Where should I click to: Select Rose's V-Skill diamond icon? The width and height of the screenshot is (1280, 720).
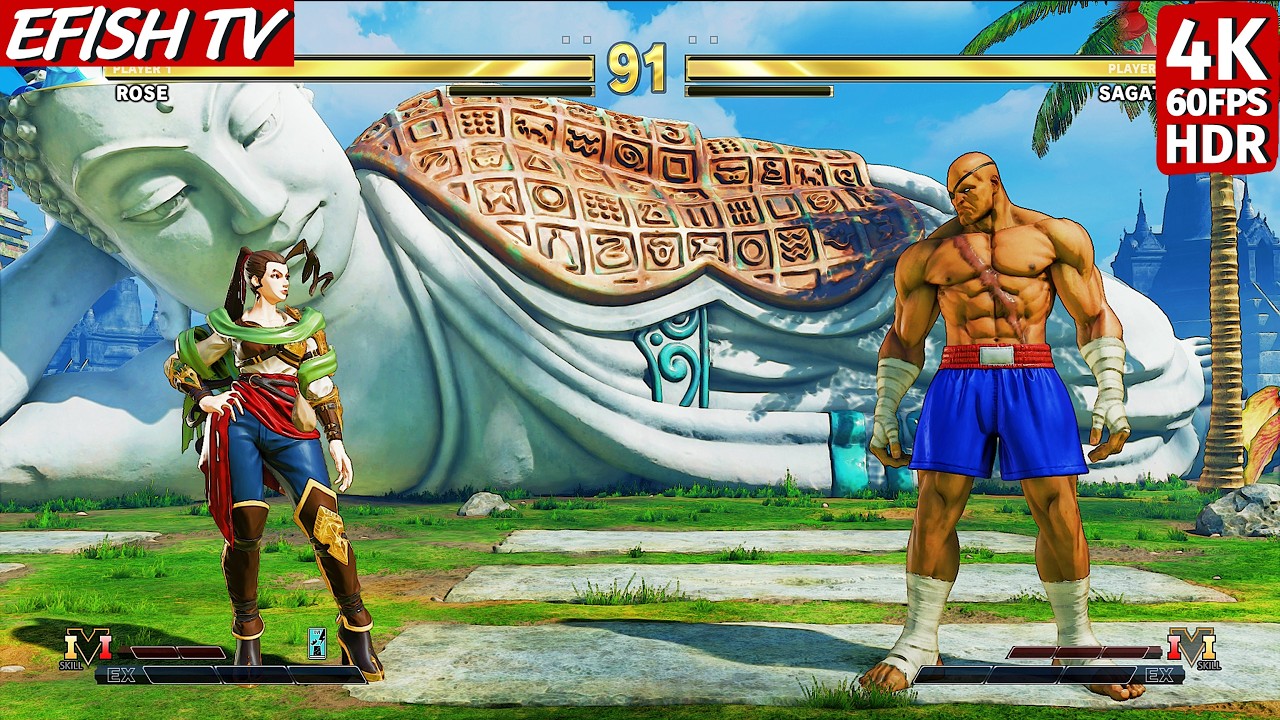[87, 645]
